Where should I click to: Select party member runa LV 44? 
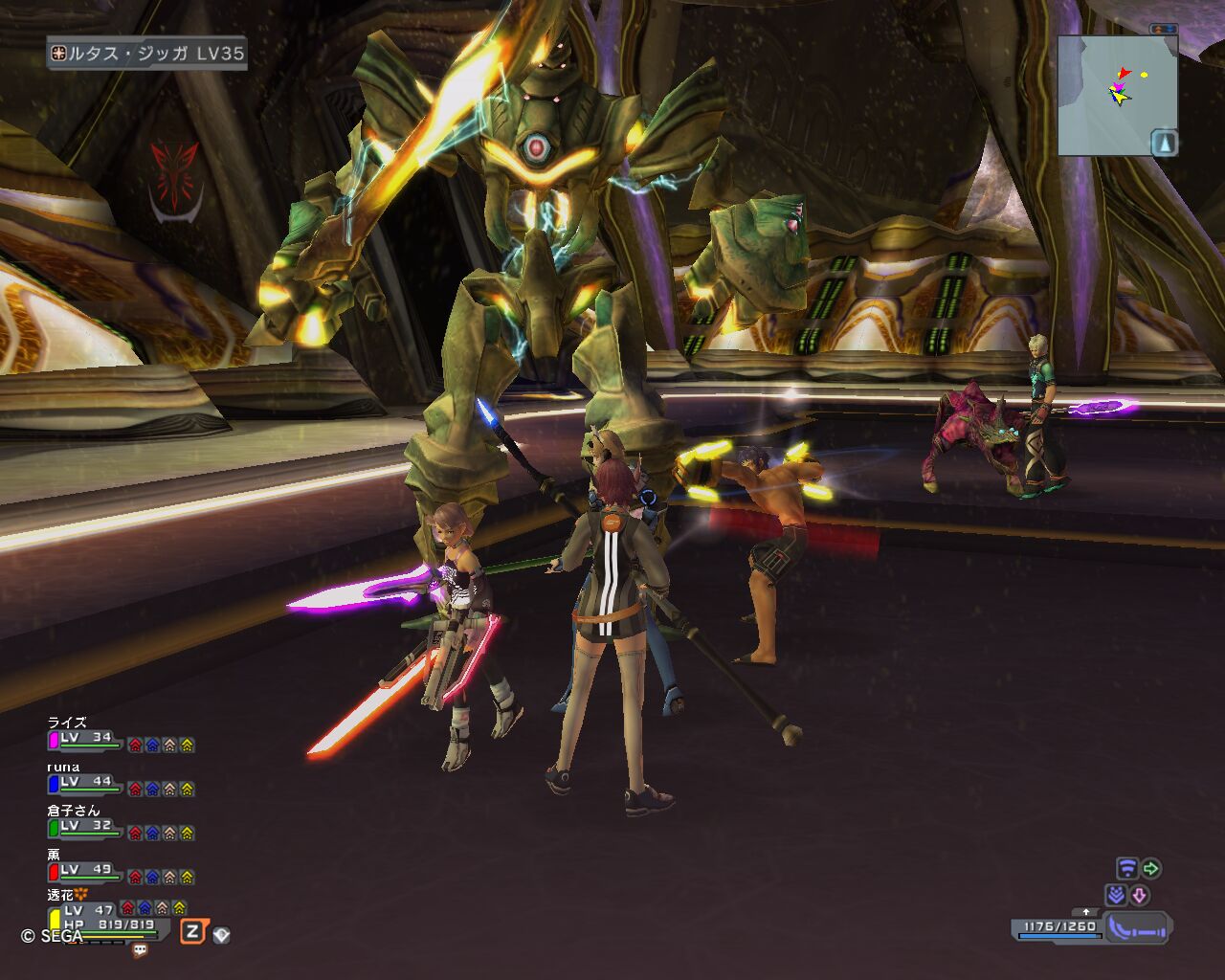pyautogui.click(x=86, y=783)
